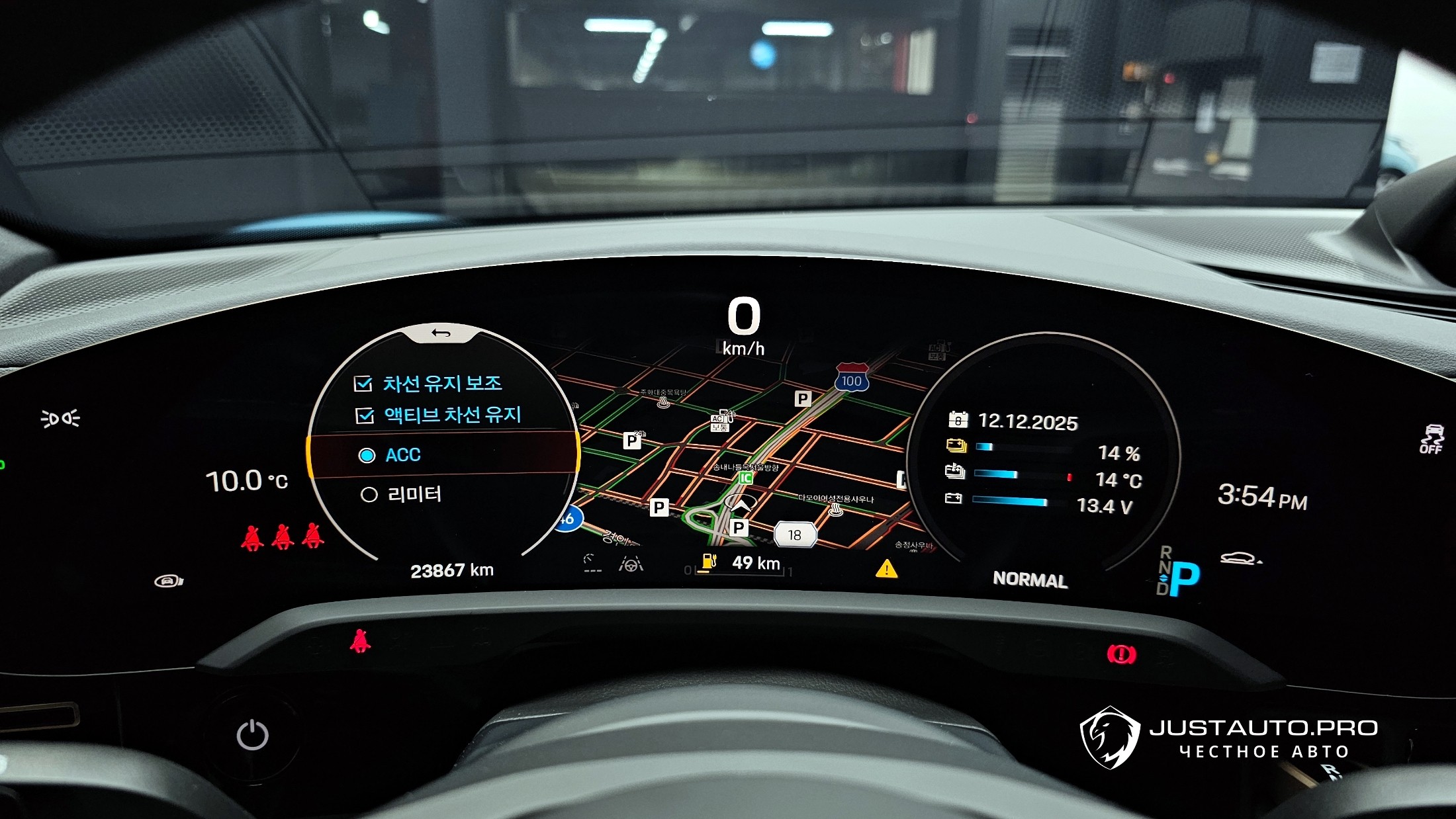The width and height of the screenshot is (1456, 819).
Task: Click the back arrow above the assist menu
Action: 441,333
